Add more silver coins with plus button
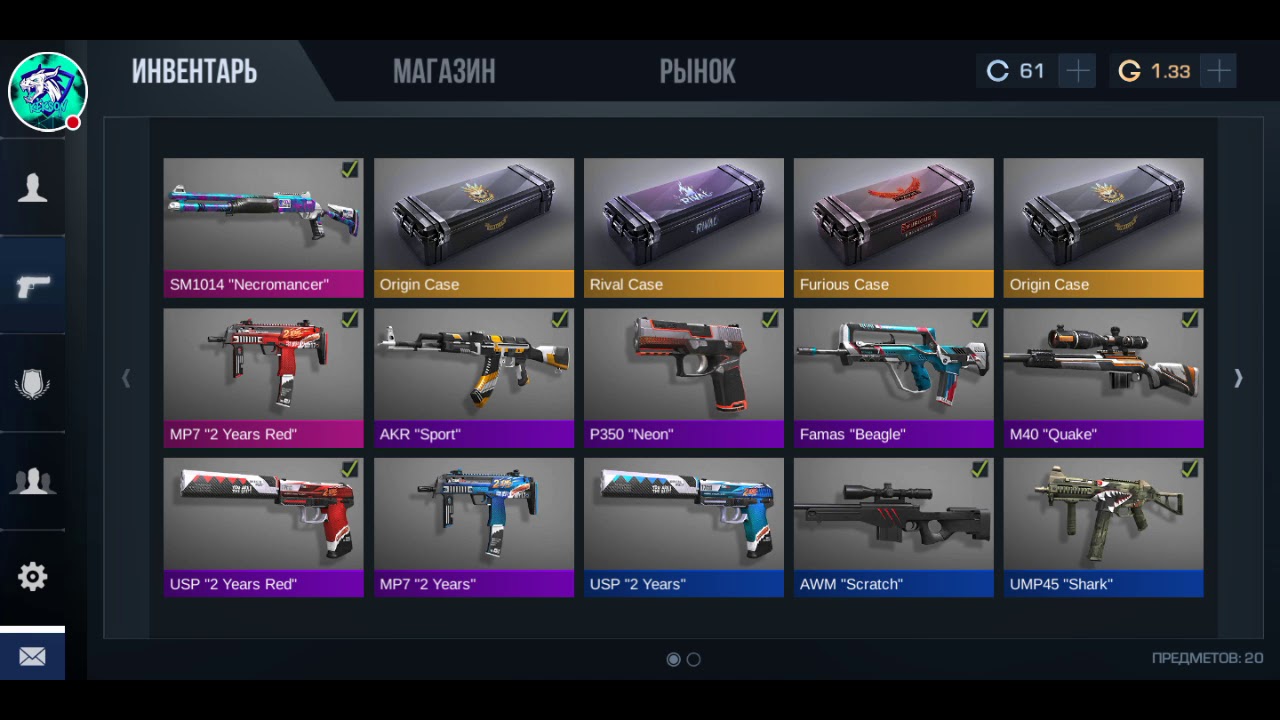The height and width of the screenshot is (720, 1280). point(1078,71)
